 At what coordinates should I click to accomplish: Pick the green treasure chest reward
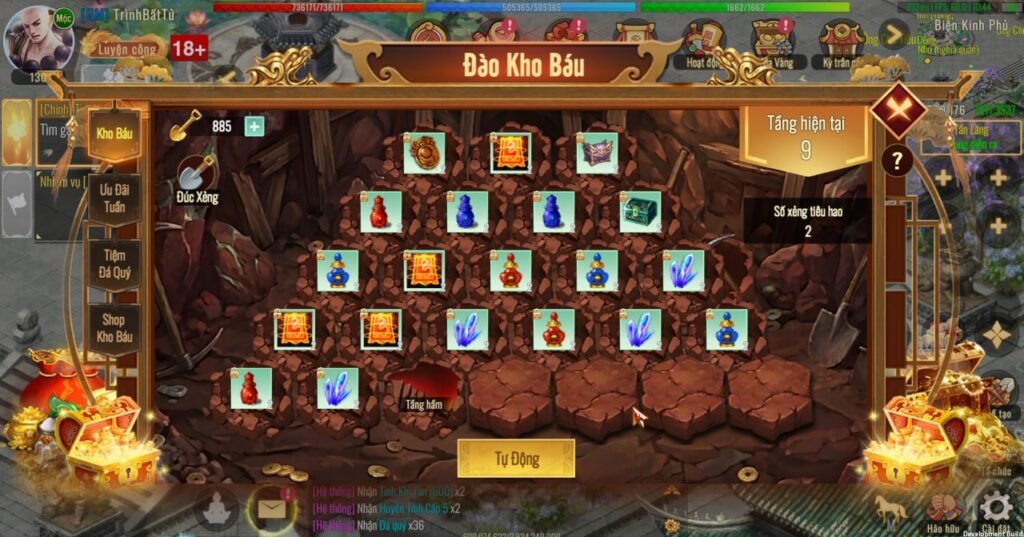click(x=640, y=212)
